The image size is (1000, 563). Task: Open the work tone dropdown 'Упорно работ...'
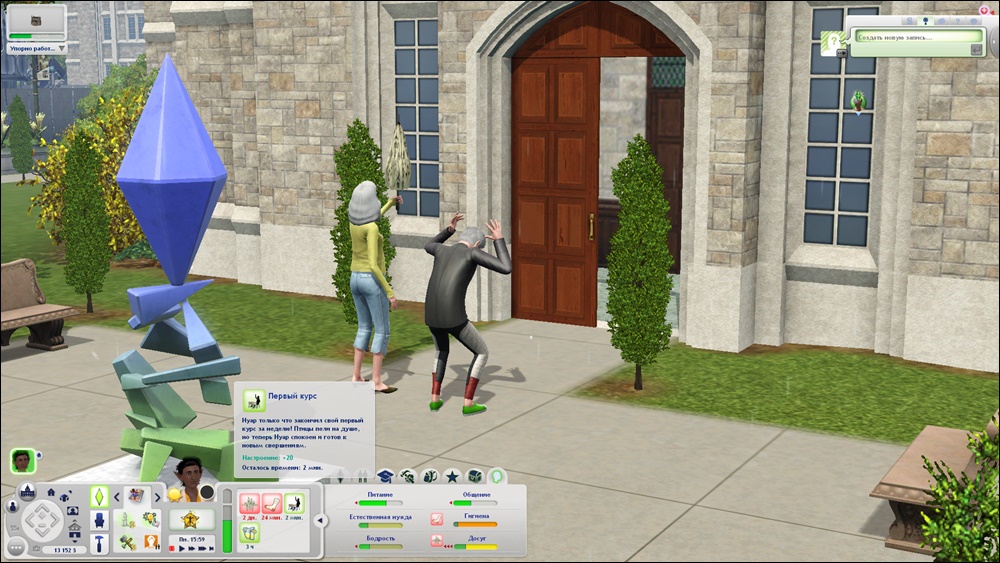tap(35, 47)
